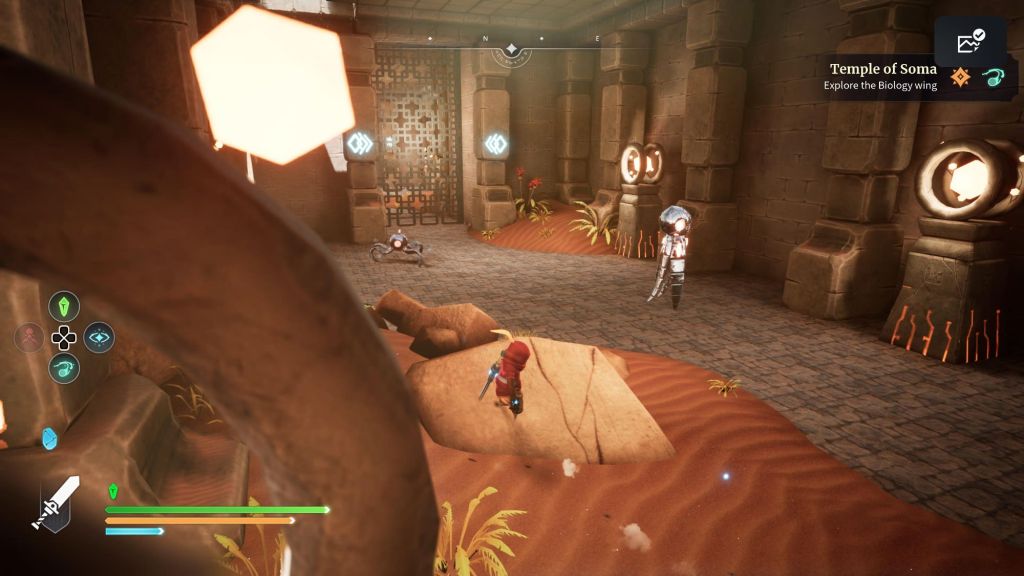Click the map checkmark icon above the quest
Viewport: 1024px width, 576px height.
pyautogui.click(x=970, y=42)
